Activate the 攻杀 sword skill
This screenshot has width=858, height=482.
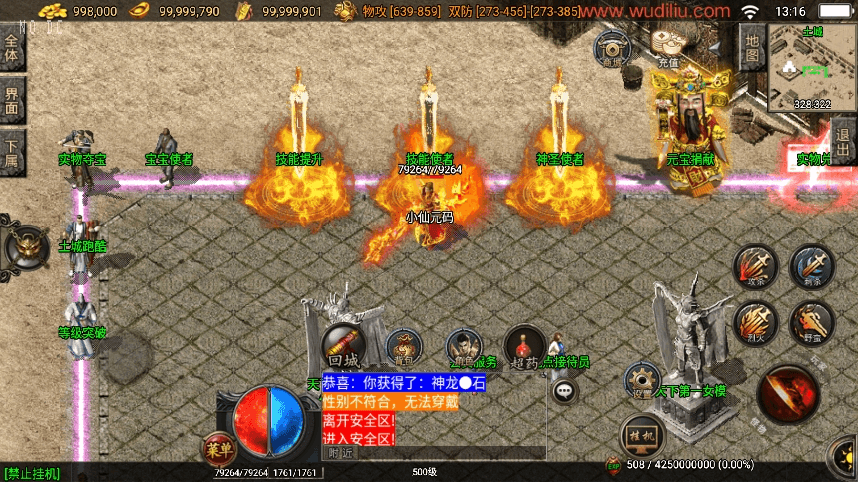[754, 268]
